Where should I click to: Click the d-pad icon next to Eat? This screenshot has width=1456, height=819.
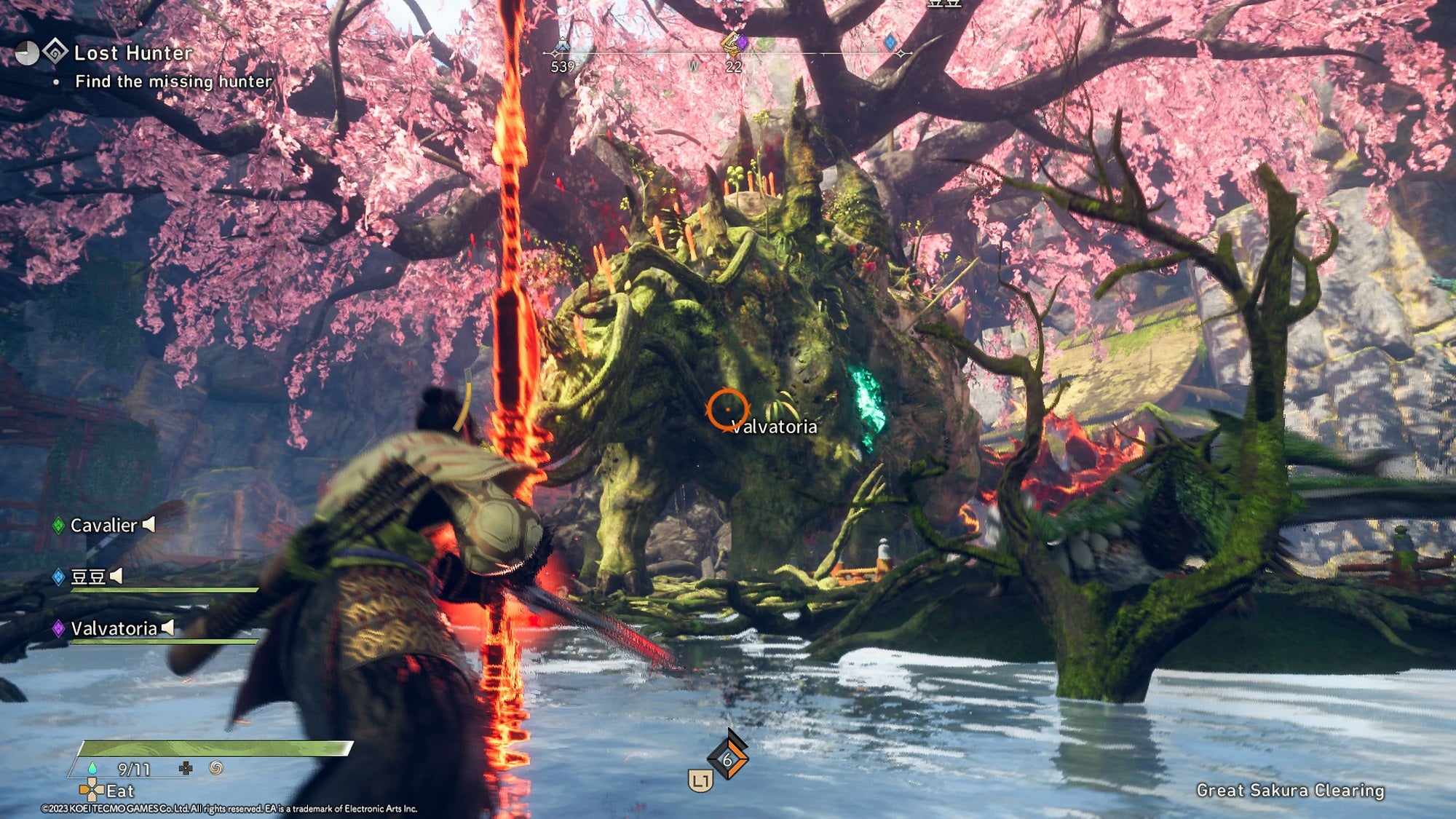92,791
